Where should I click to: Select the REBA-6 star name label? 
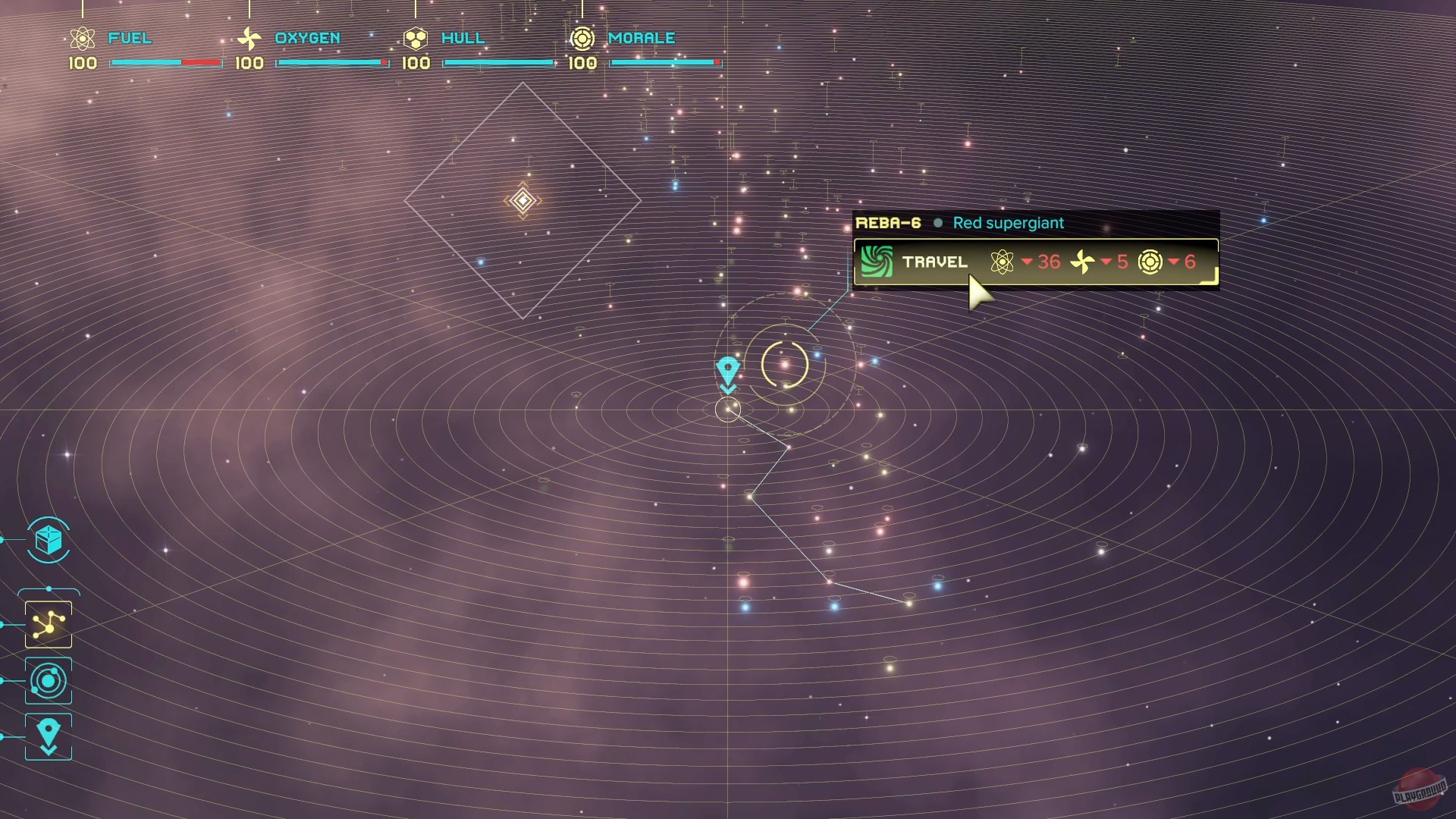point(887,223)
